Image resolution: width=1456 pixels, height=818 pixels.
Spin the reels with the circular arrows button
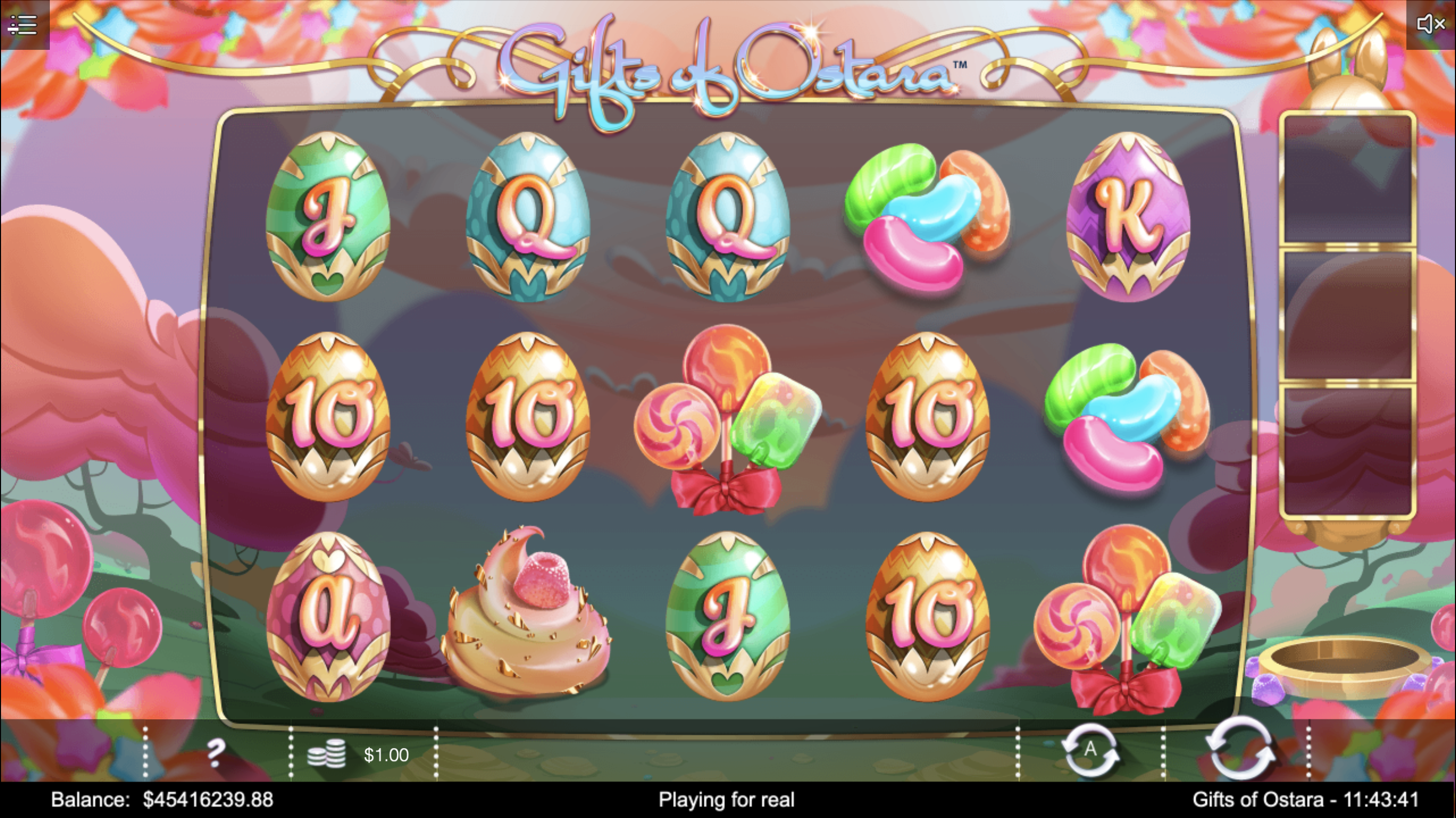[1238, 750]
